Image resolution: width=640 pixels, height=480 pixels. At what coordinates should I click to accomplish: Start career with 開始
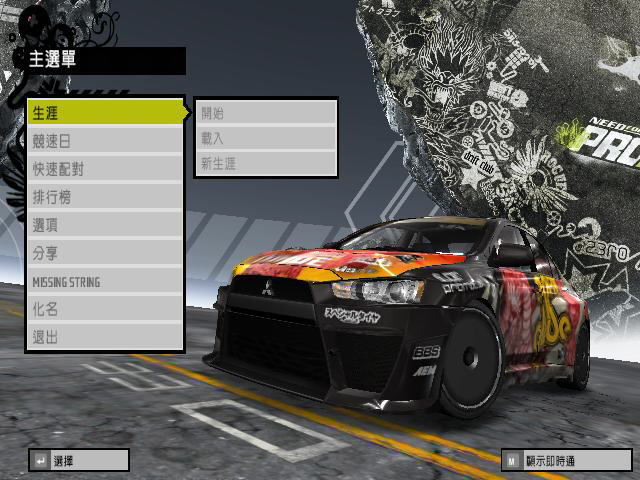pyautogui.click(x=266, y=113)
